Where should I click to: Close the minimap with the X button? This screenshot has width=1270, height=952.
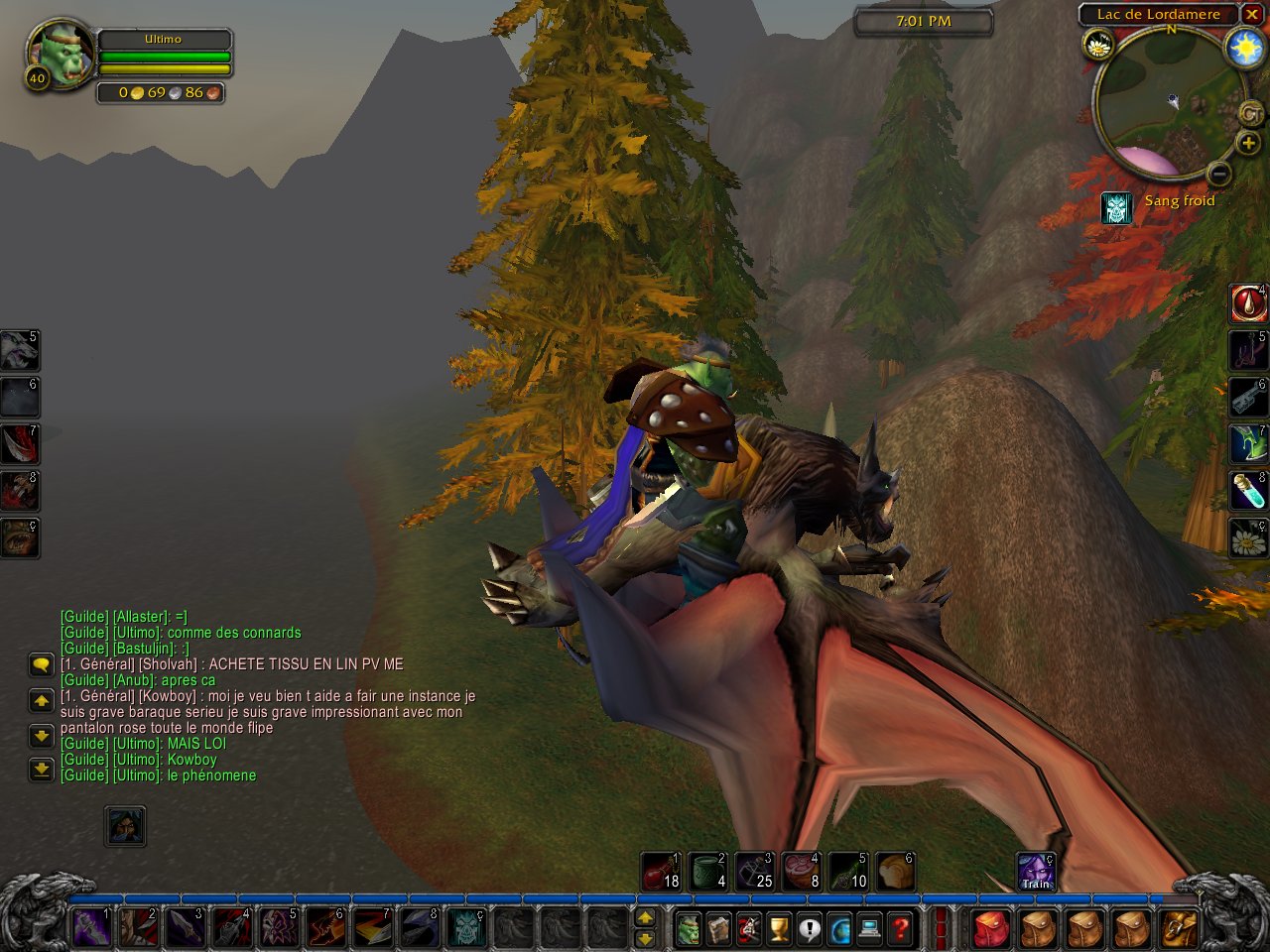click(x=1252, y=14)
